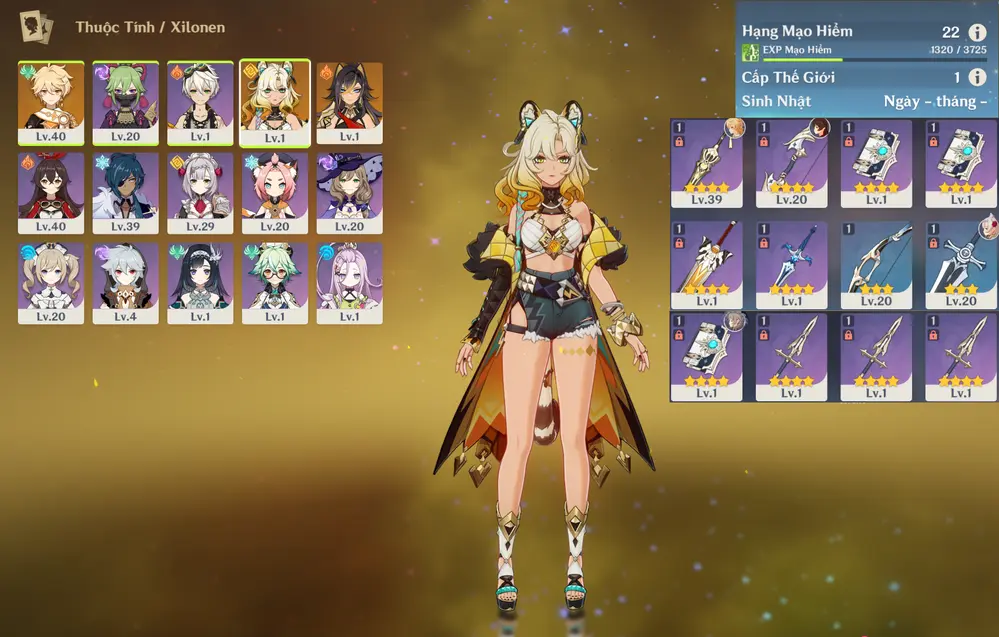Image resolution: width=999 pixels, height=637 pixels.
Task: Select Kaeya's Lv.39 portrait
Action: pos(126,192)
